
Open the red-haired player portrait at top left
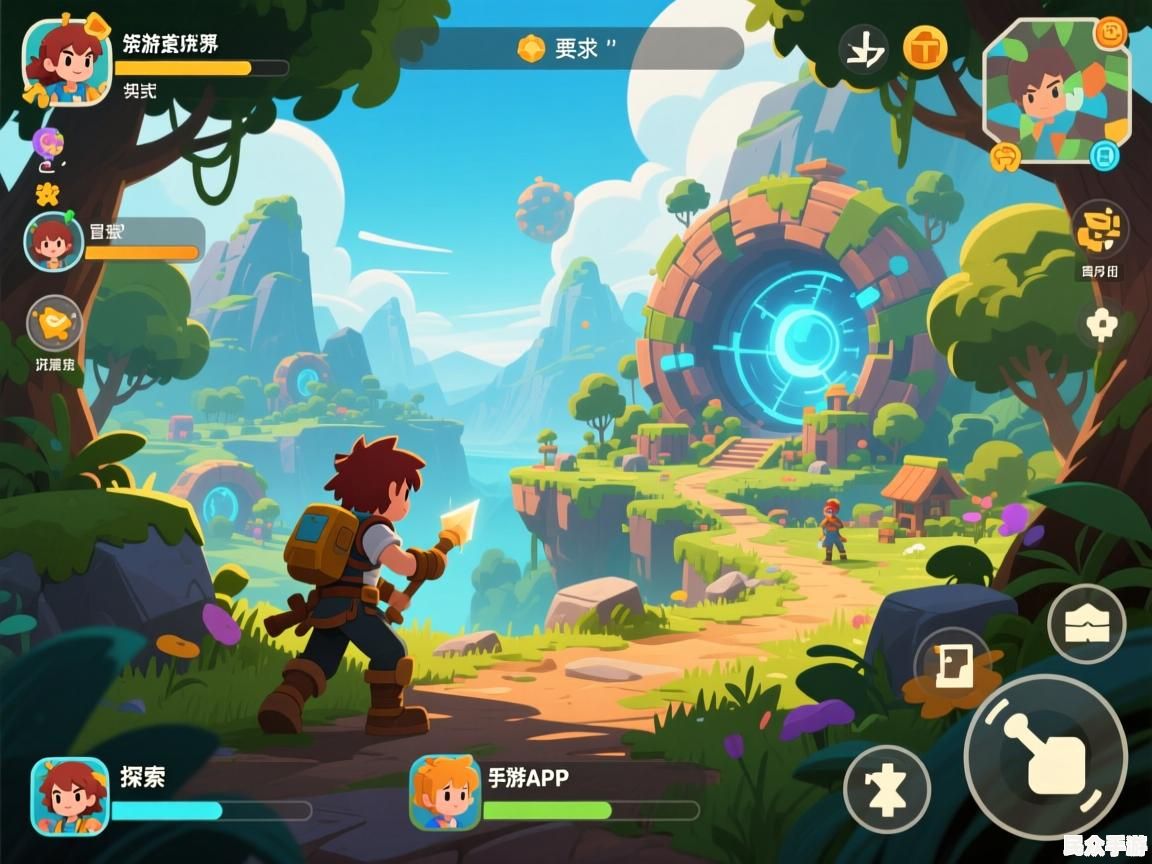[x=66, y=62]
